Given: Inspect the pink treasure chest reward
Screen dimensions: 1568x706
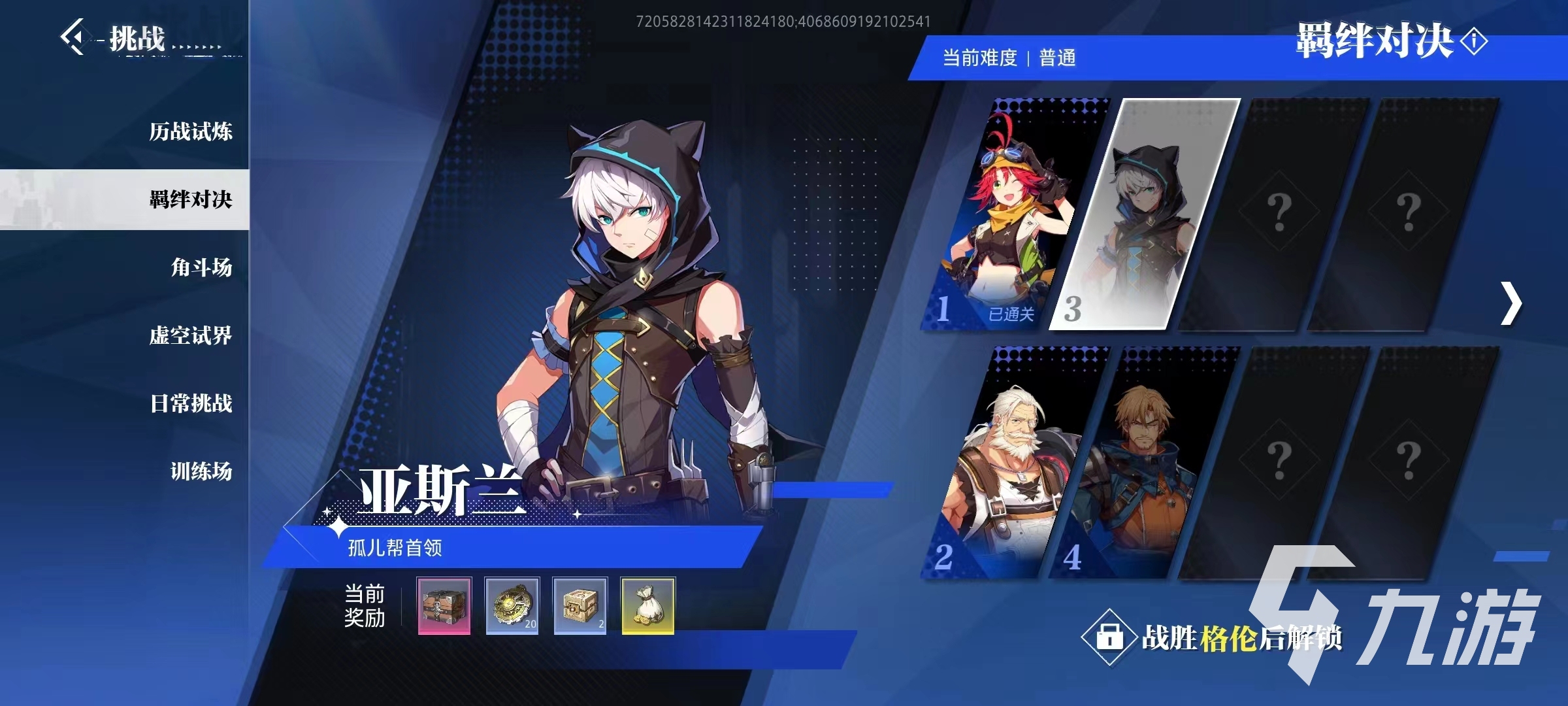Looking at the screenshot, I should pyautogui.click(x=444, y=605).
